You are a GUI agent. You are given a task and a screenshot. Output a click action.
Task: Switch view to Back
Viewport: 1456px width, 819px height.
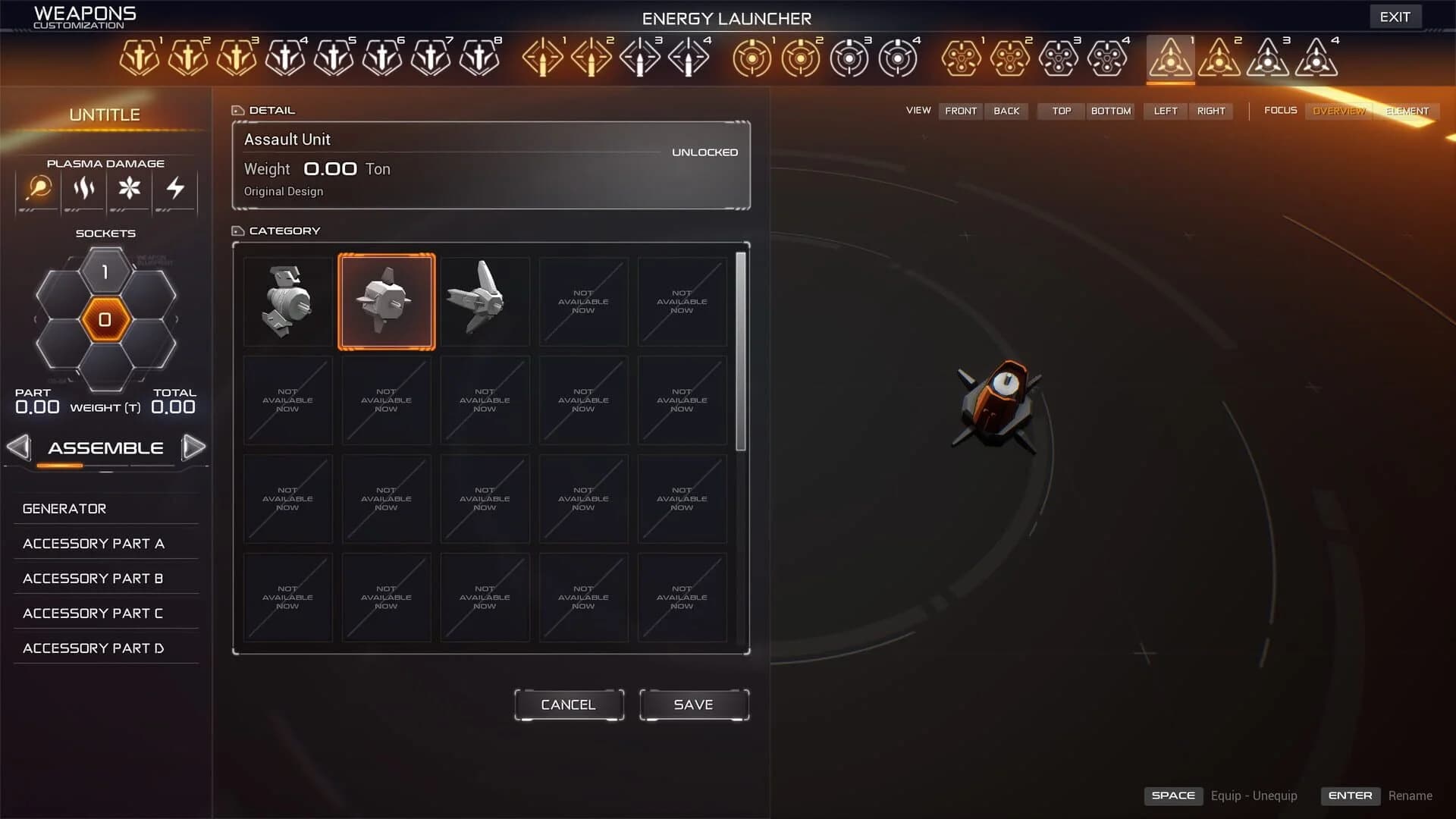click(1006, 111)
